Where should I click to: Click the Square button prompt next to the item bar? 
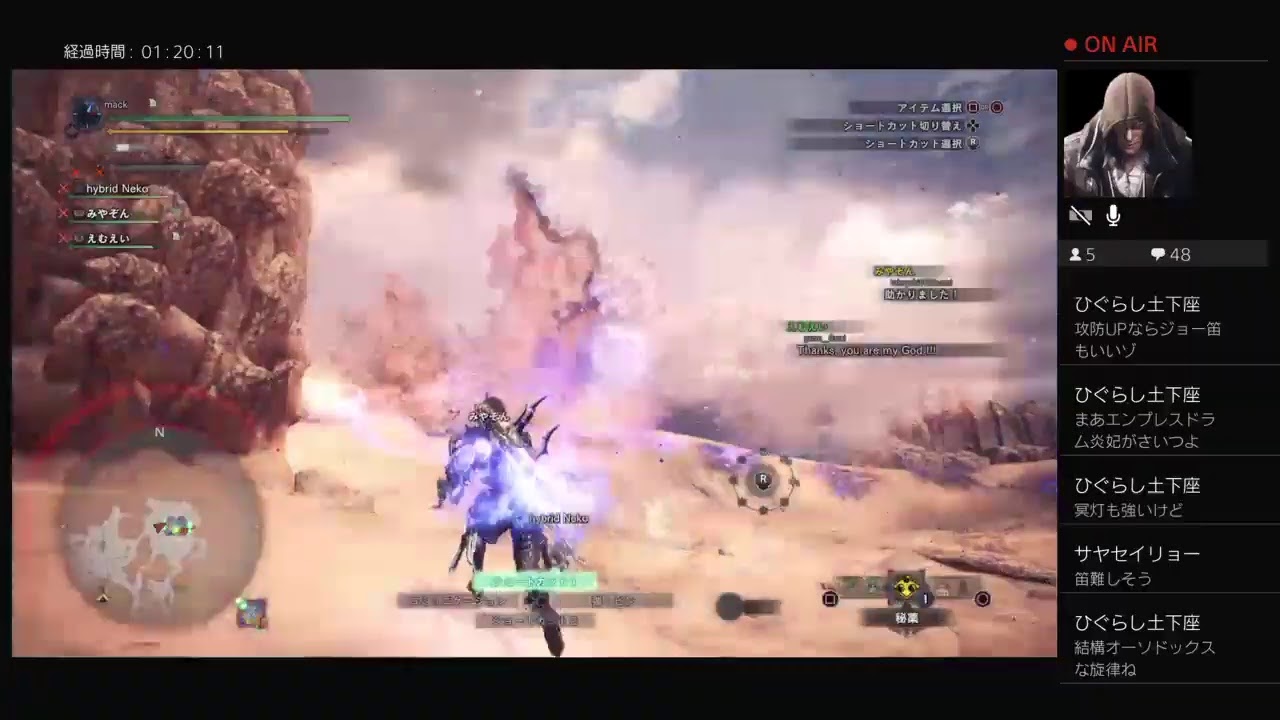pos(832,598)
